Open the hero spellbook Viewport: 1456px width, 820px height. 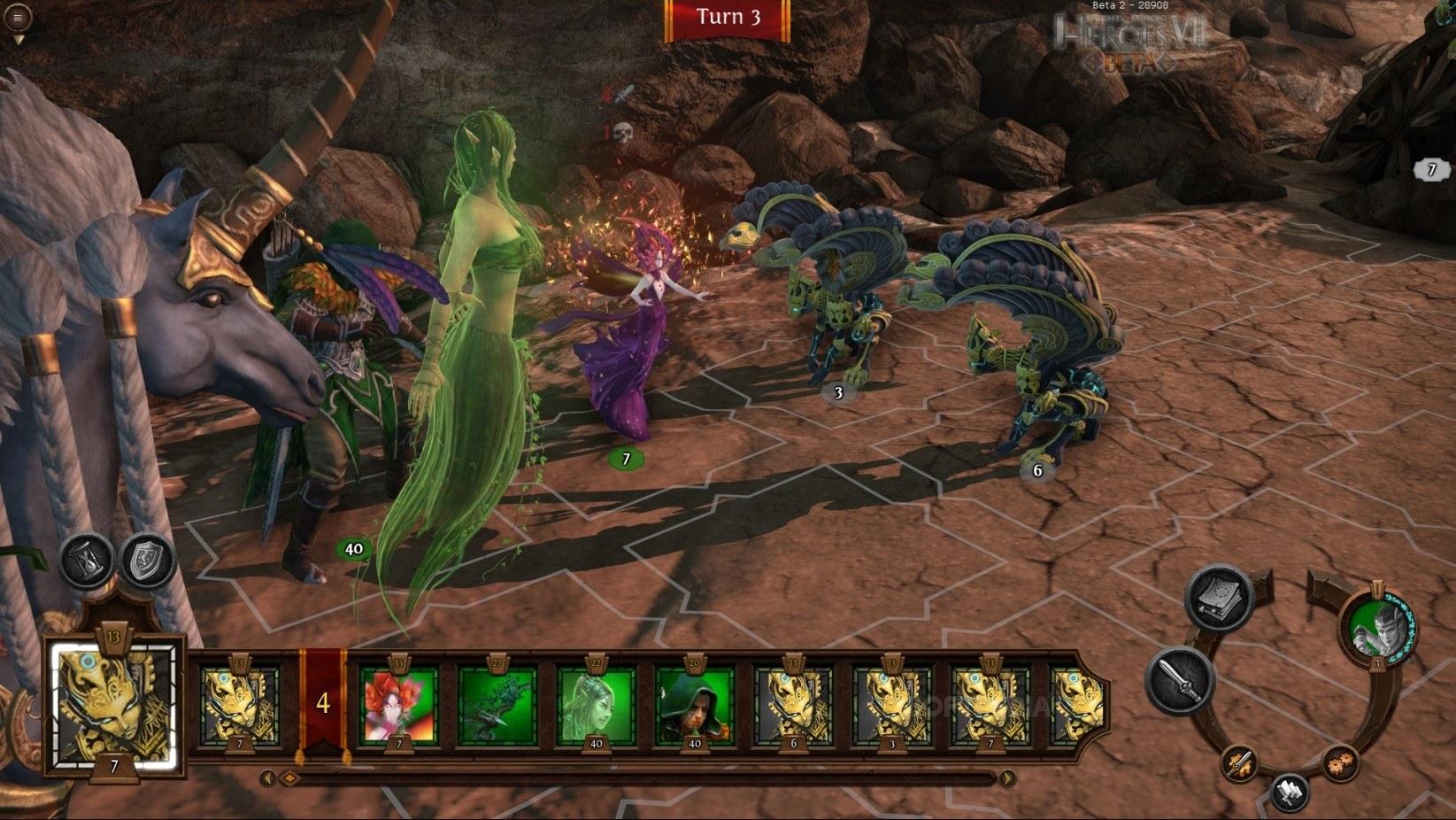click(x=1218, y=600)
